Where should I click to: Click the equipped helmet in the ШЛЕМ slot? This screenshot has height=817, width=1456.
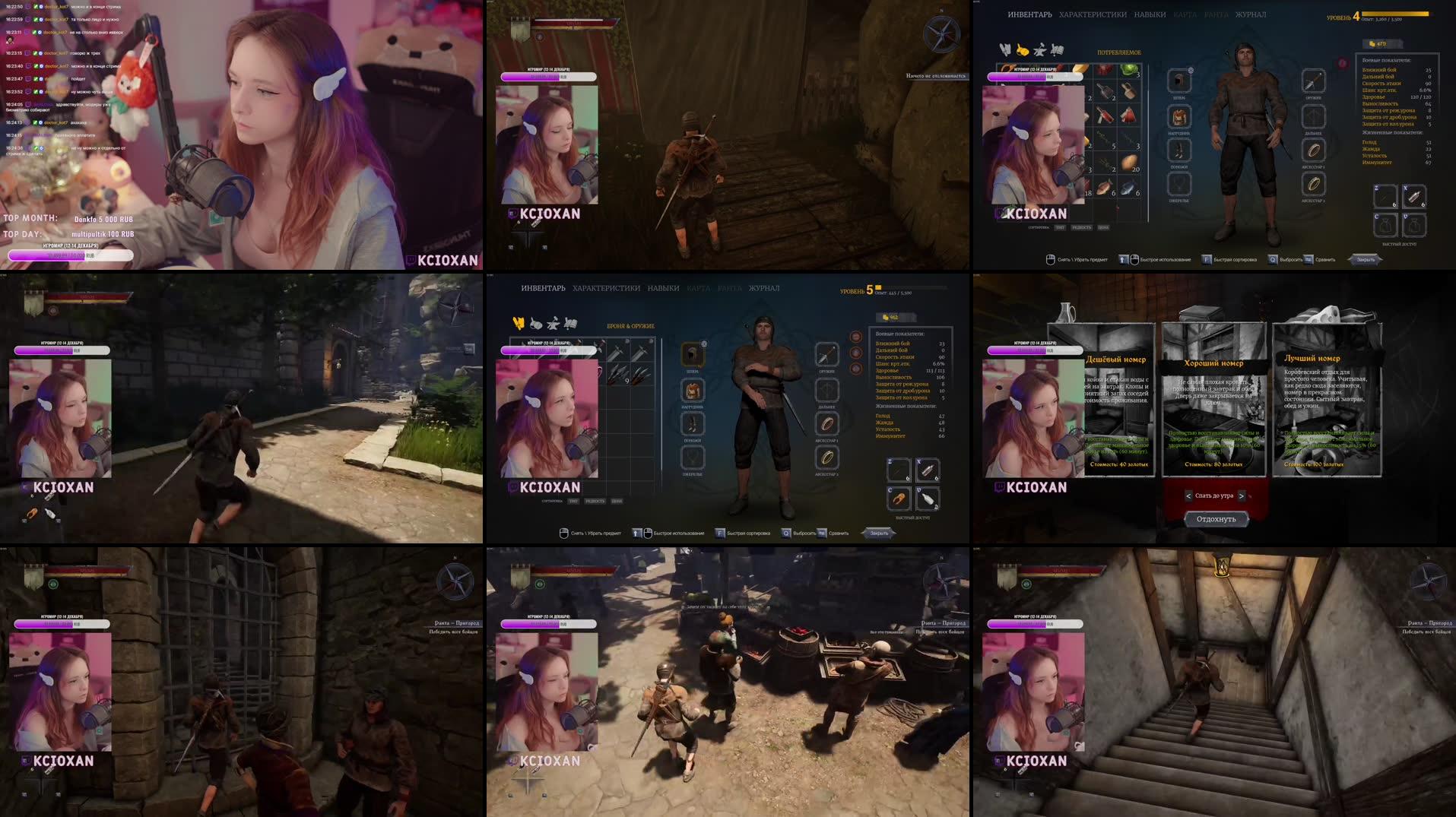coord(692,355)
